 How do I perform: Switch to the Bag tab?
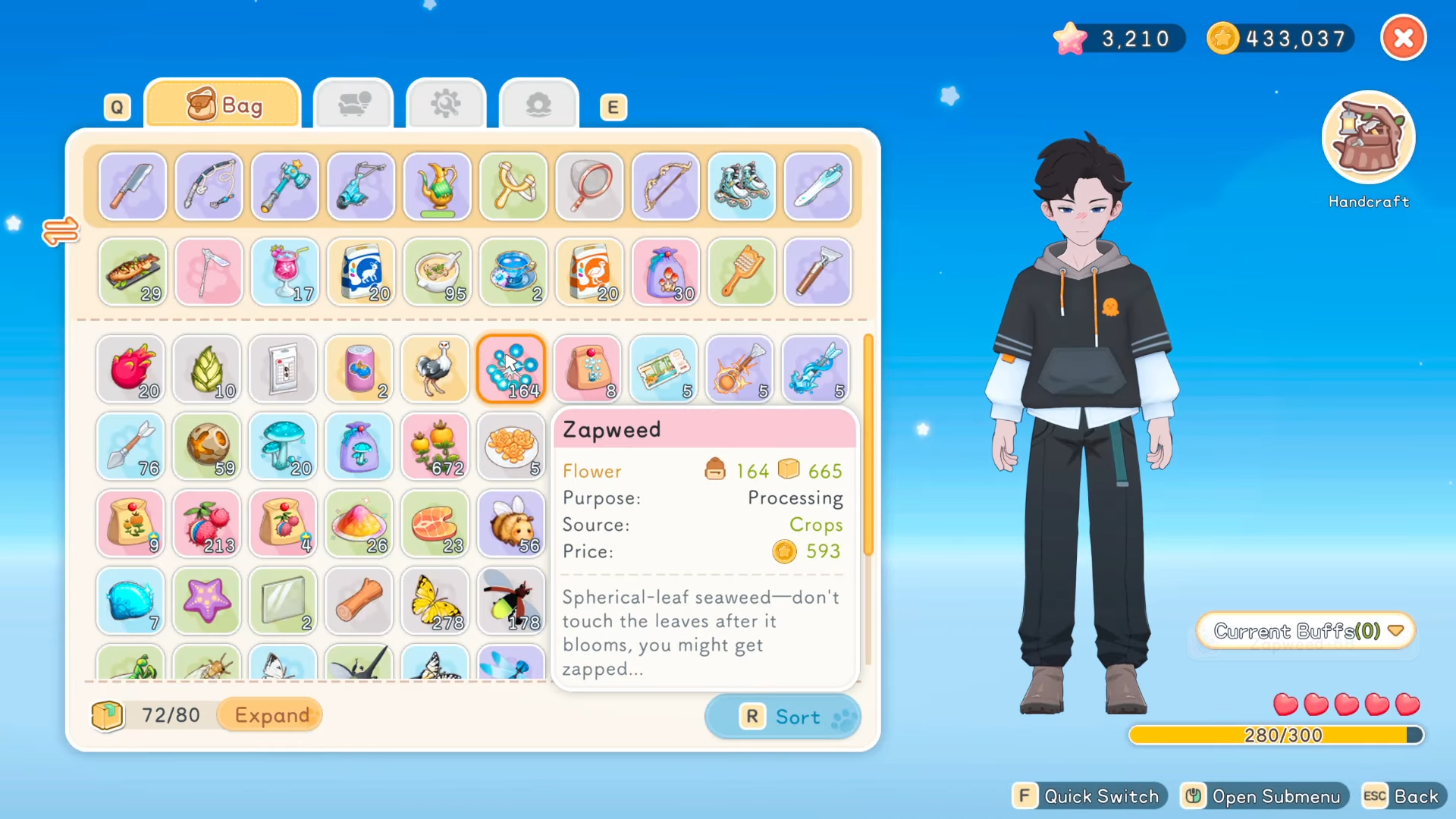tap(223, 105)
